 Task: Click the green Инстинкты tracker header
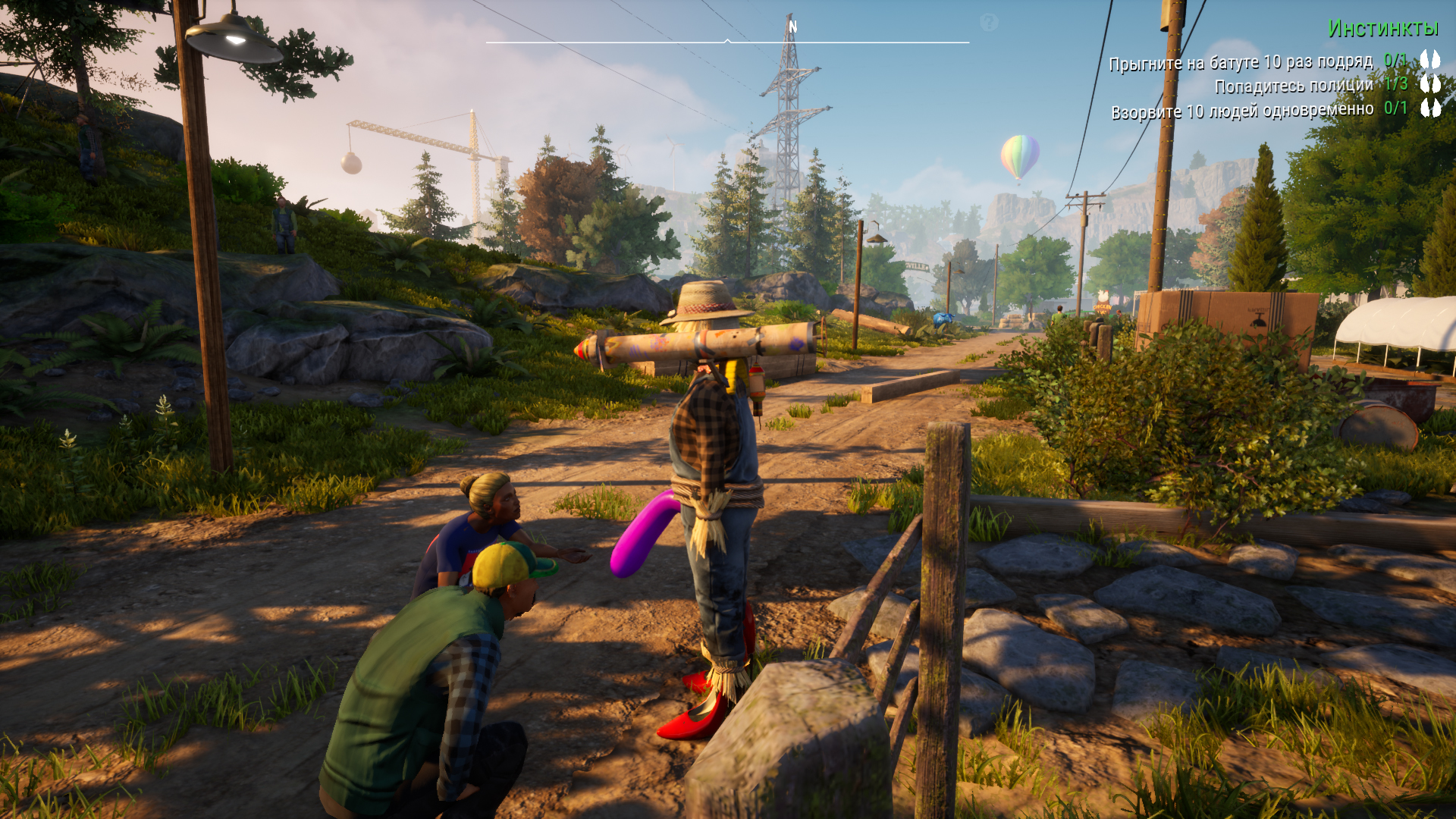pyautogui.click(x=1382, y=29)
